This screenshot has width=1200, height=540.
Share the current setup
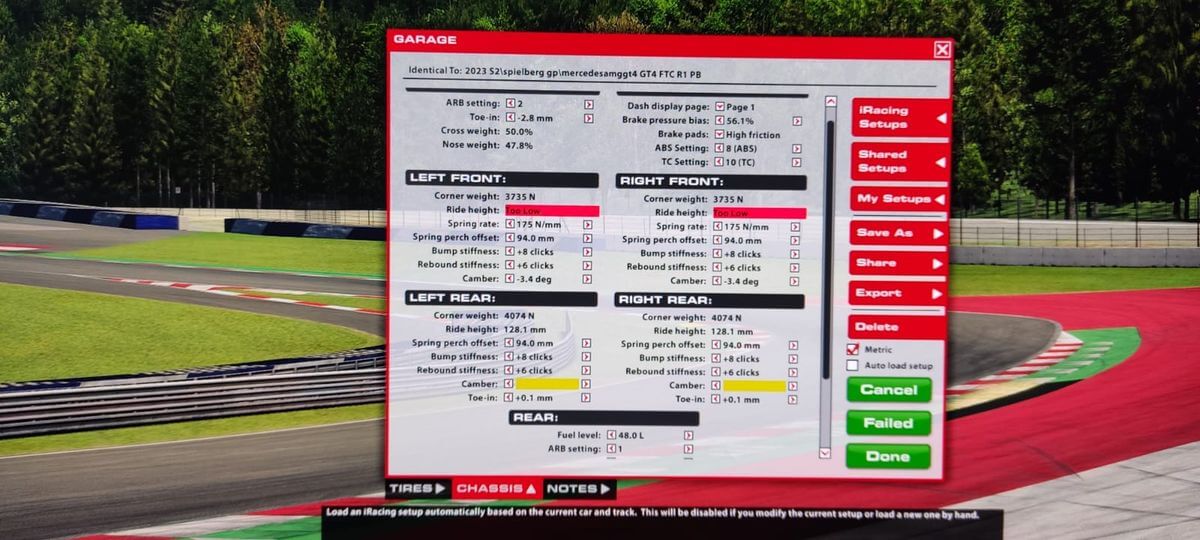tap(898, 263)
